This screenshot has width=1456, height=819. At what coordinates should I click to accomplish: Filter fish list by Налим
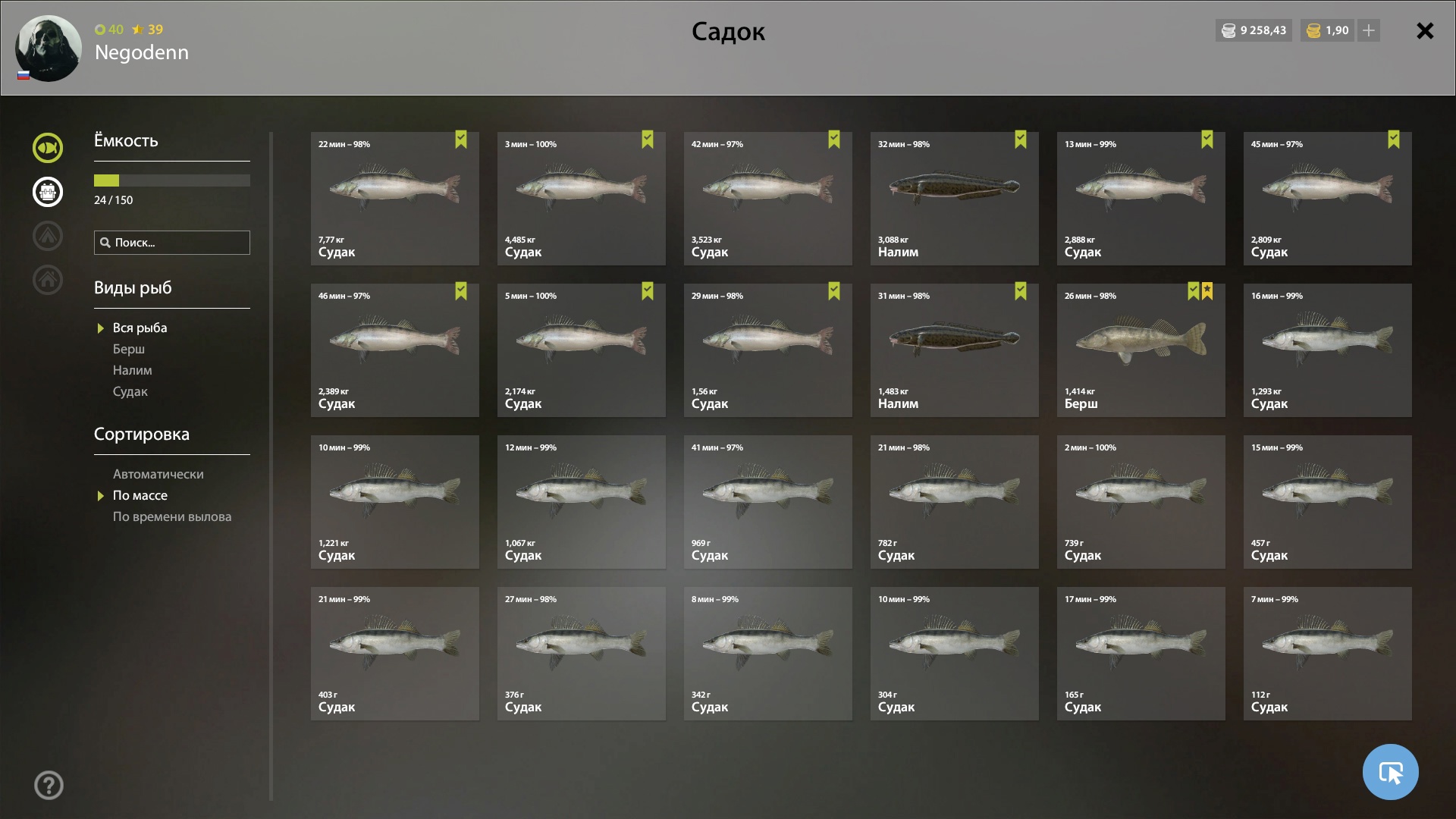133,370
